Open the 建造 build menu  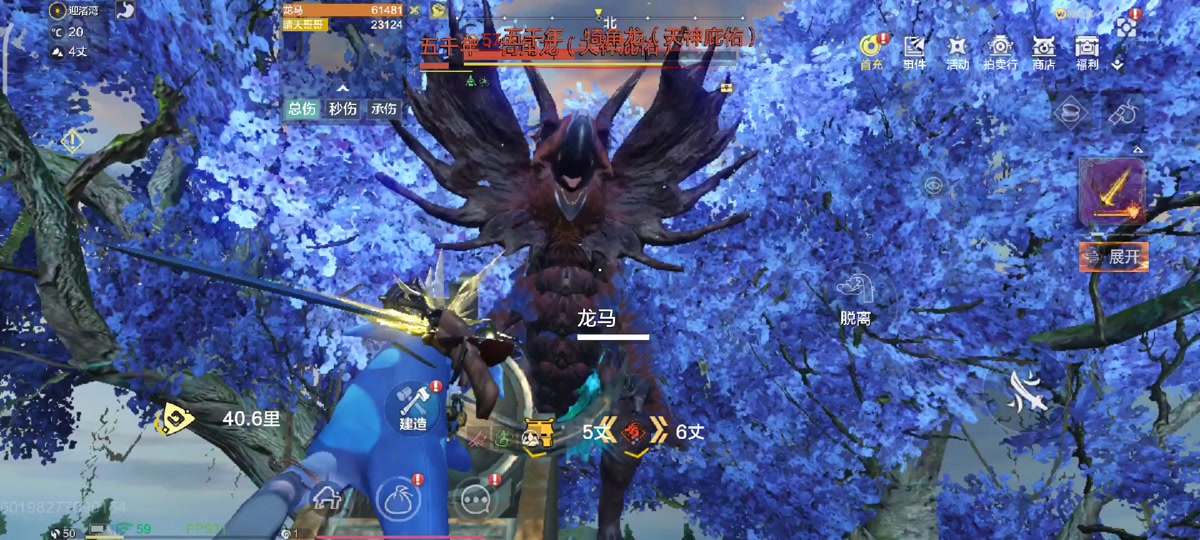tap(413, 405)
